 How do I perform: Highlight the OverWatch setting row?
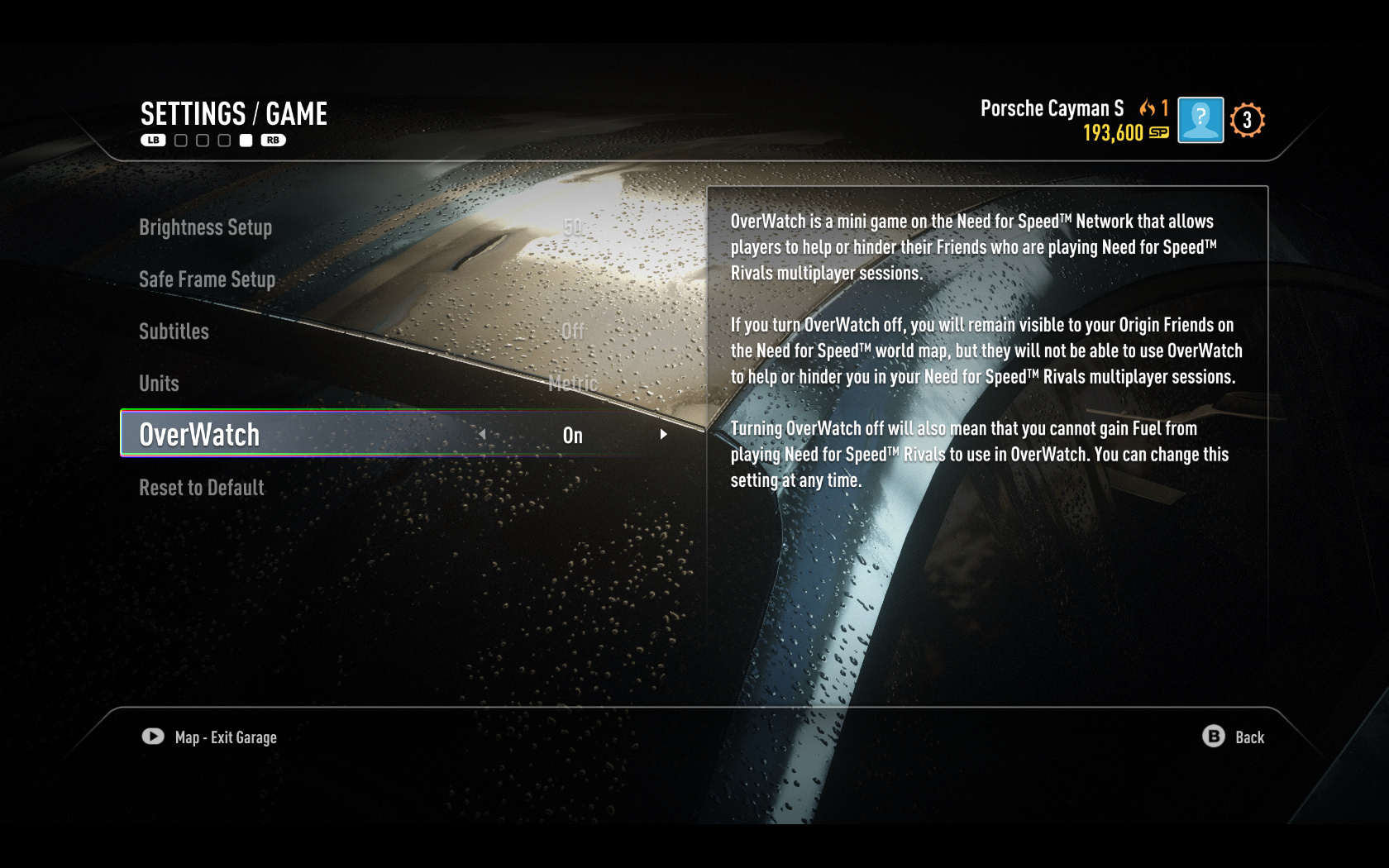199,435
